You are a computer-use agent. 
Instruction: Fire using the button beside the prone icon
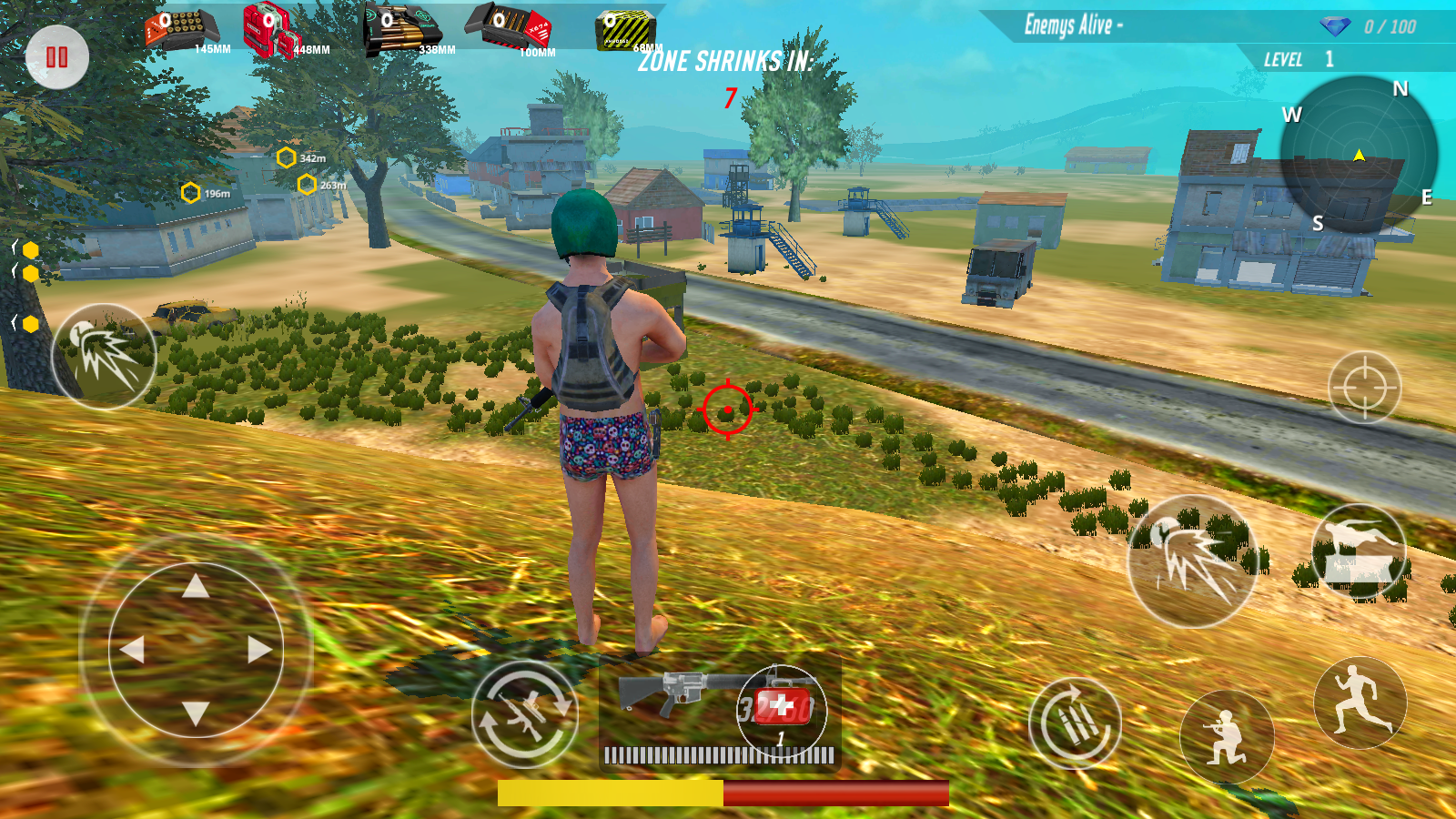tap(1192, 561)
